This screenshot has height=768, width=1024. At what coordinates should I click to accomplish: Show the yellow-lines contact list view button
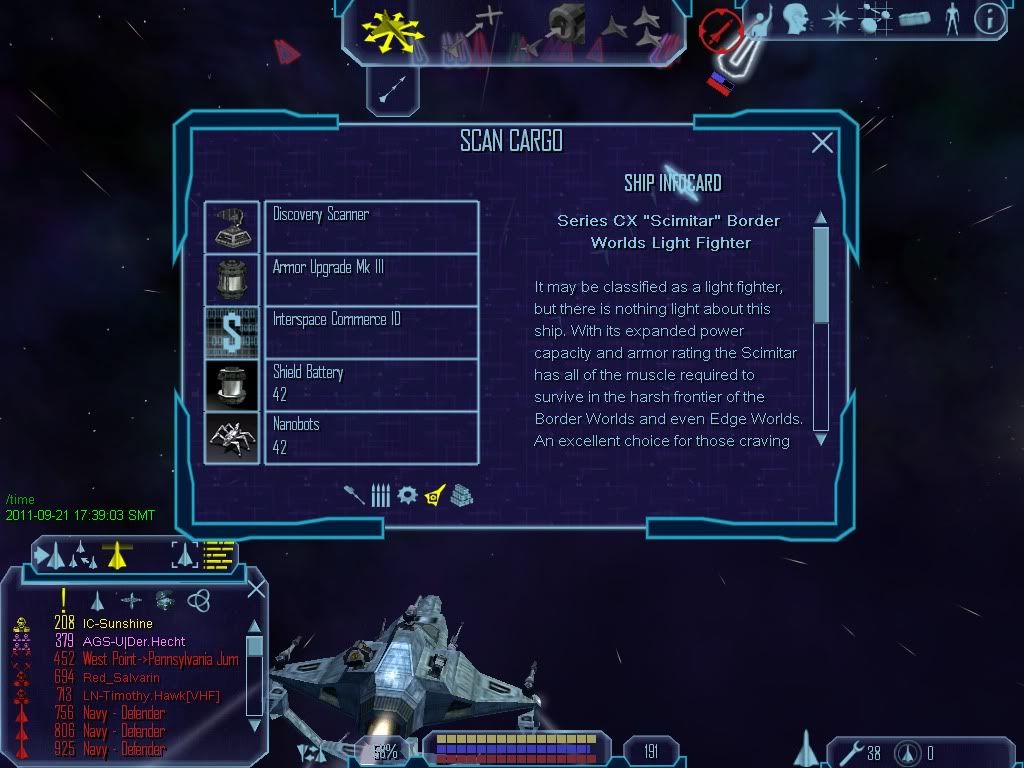pos(218,554)
